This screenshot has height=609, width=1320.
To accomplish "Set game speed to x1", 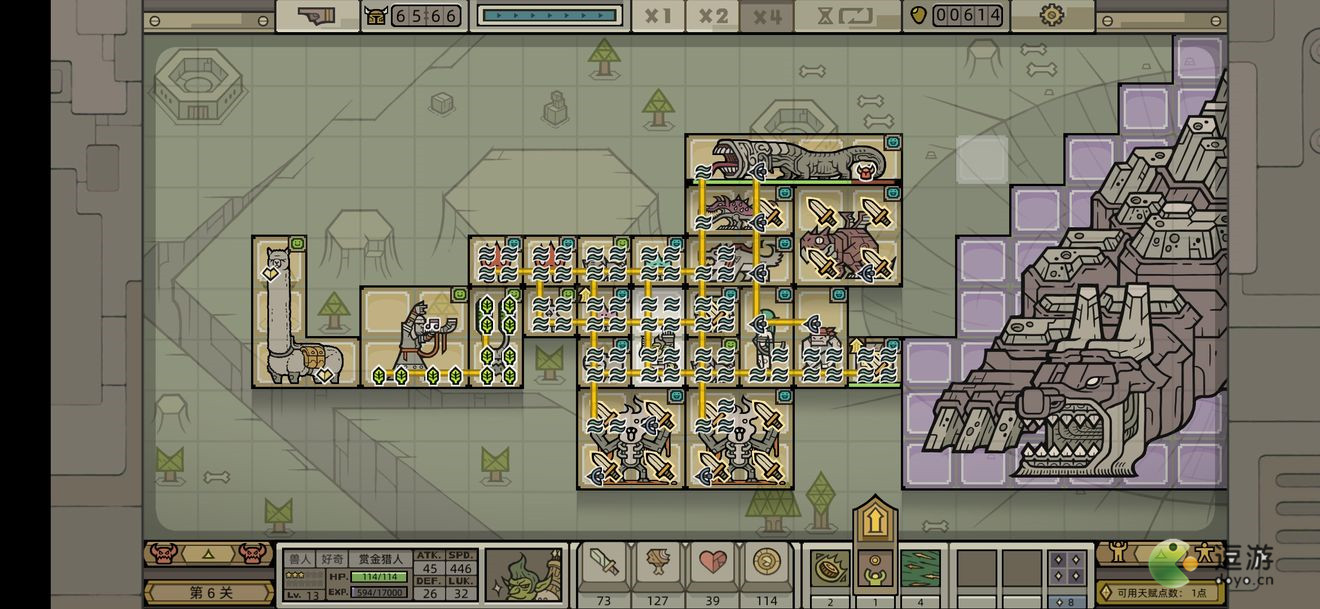I will [x=658, y=16].
